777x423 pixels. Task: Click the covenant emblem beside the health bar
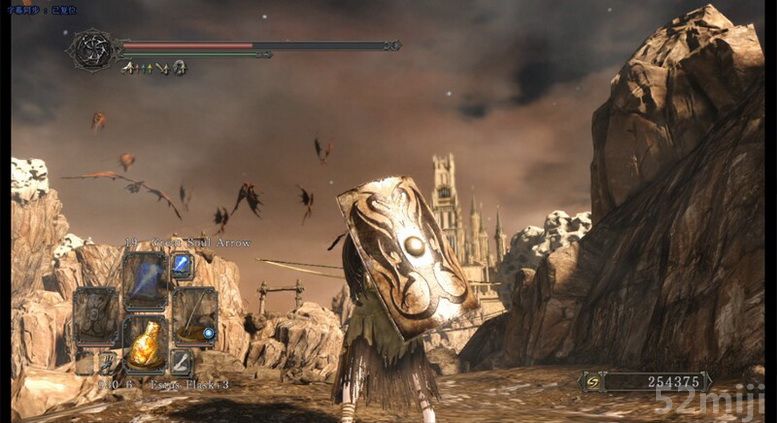tap(92, 50)
